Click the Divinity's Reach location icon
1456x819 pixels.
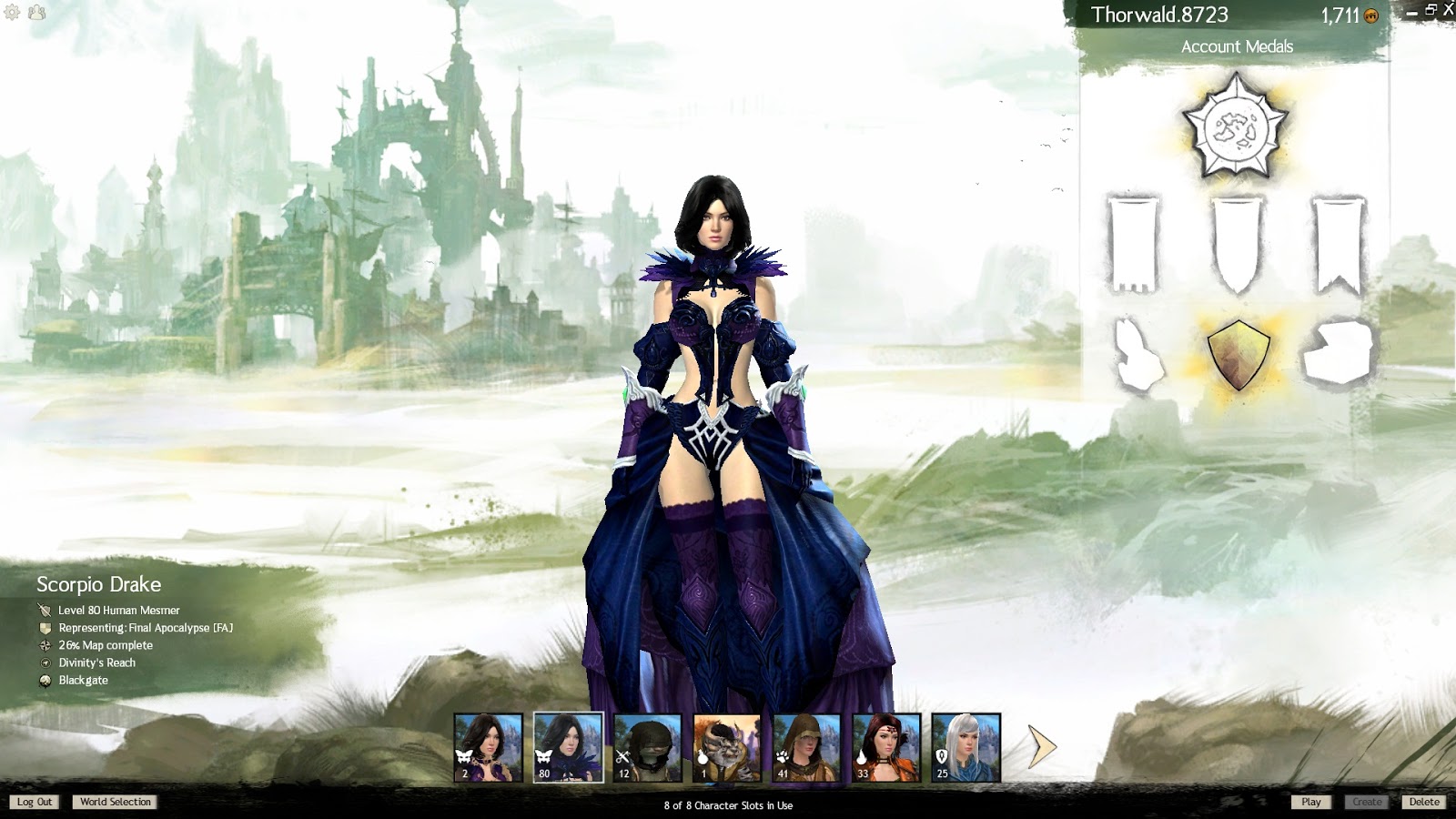click(43, 662)
